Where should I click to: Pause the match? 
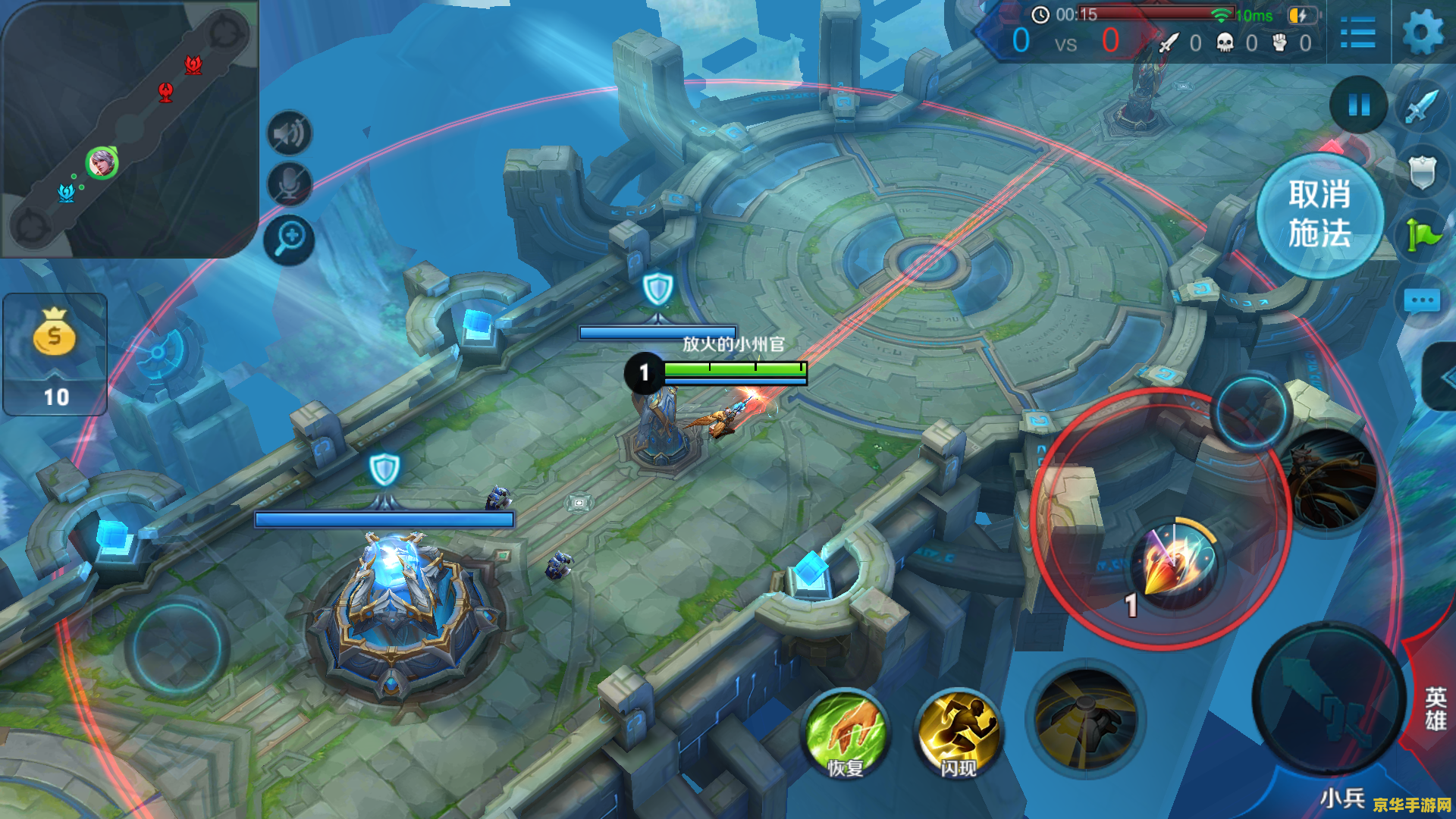tap(1359, 105)
